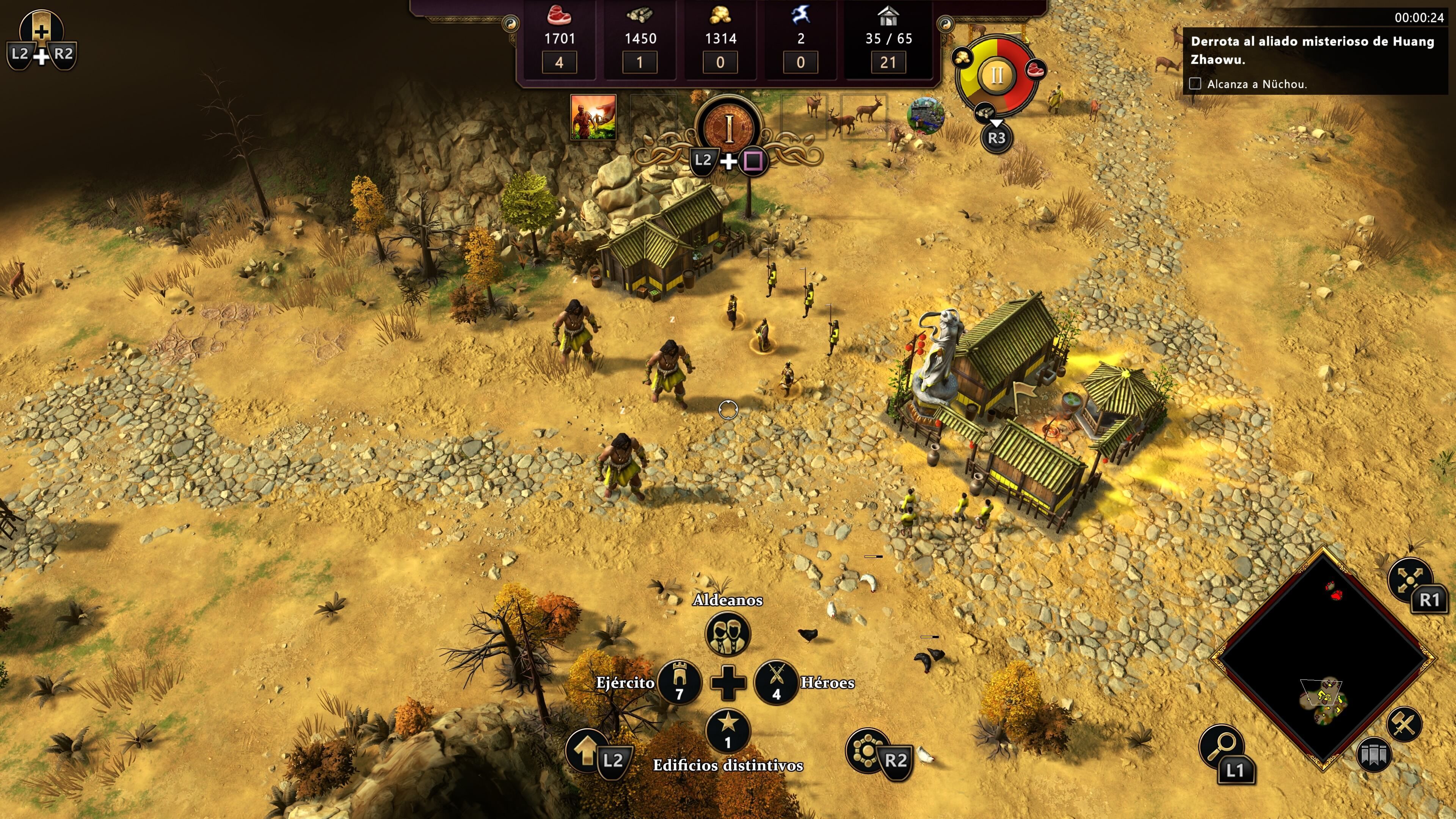The width and height of the screenshot is (1456, 819).
Task: Choose the Héroes crossed-swords group
Action: click(x=776, y=682)
